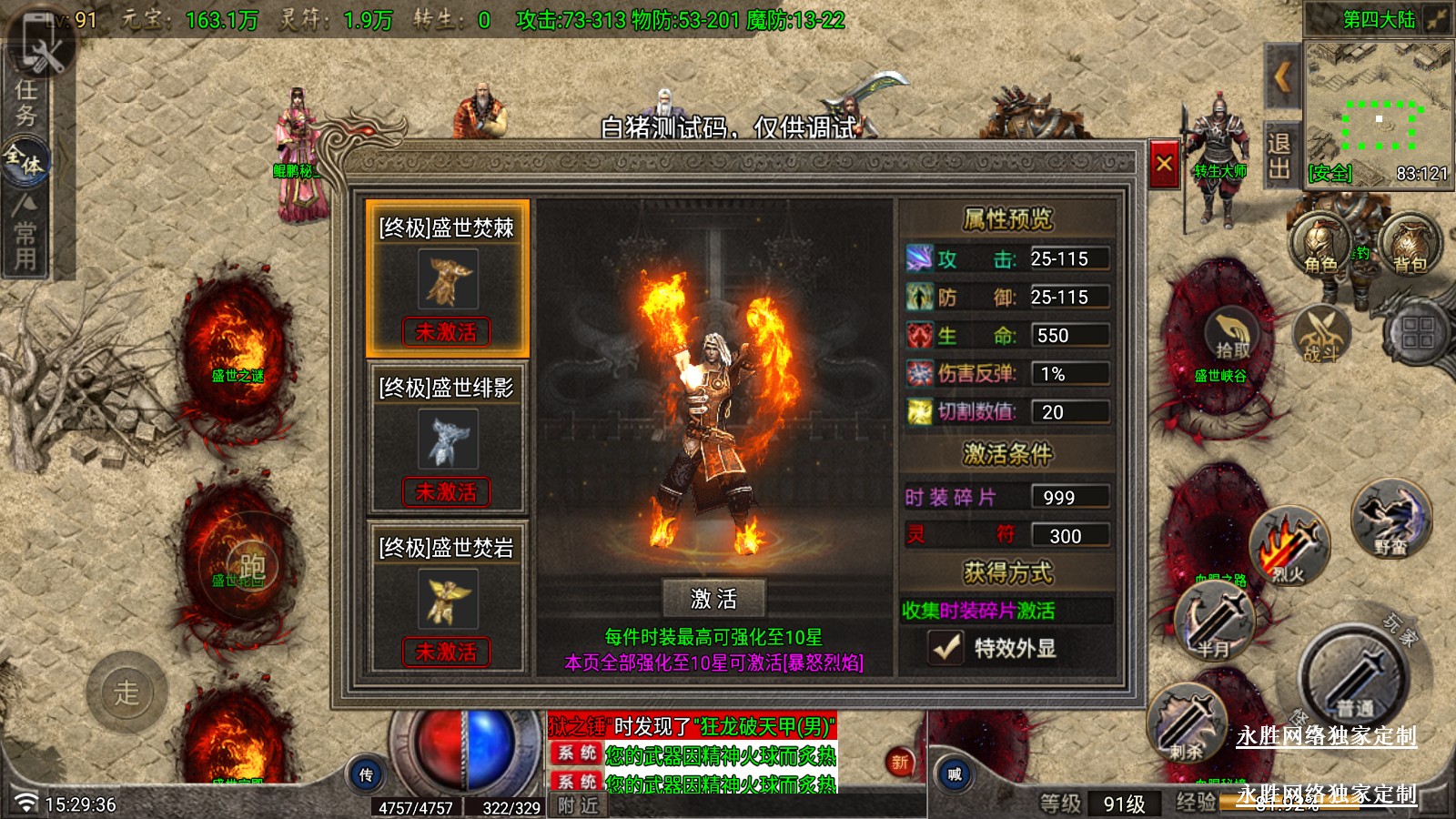1456x819 pixels.
Task: Click the 激活 activate button
Action: tap(713, 599)
